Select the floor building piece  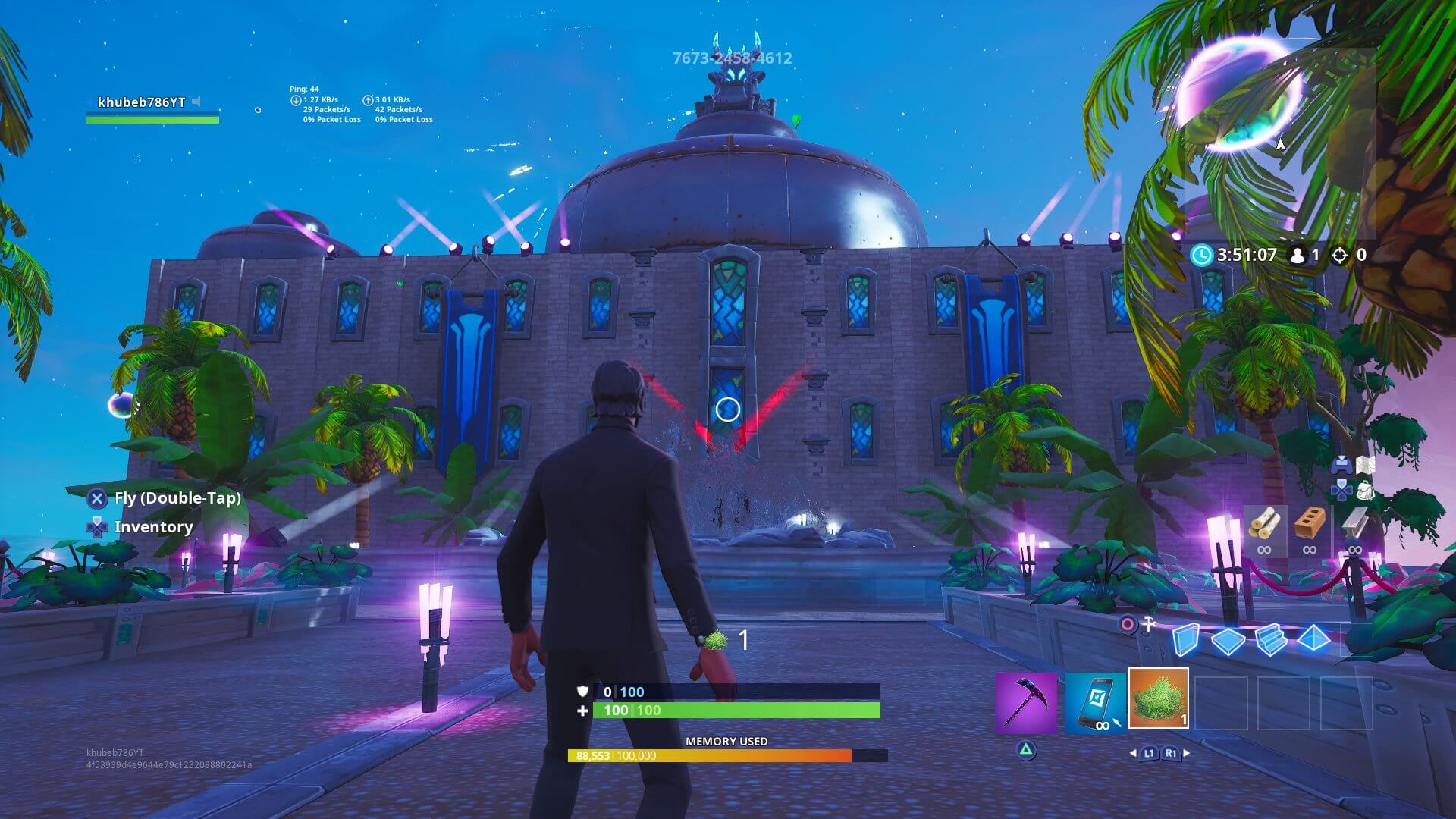(1227, 641)
